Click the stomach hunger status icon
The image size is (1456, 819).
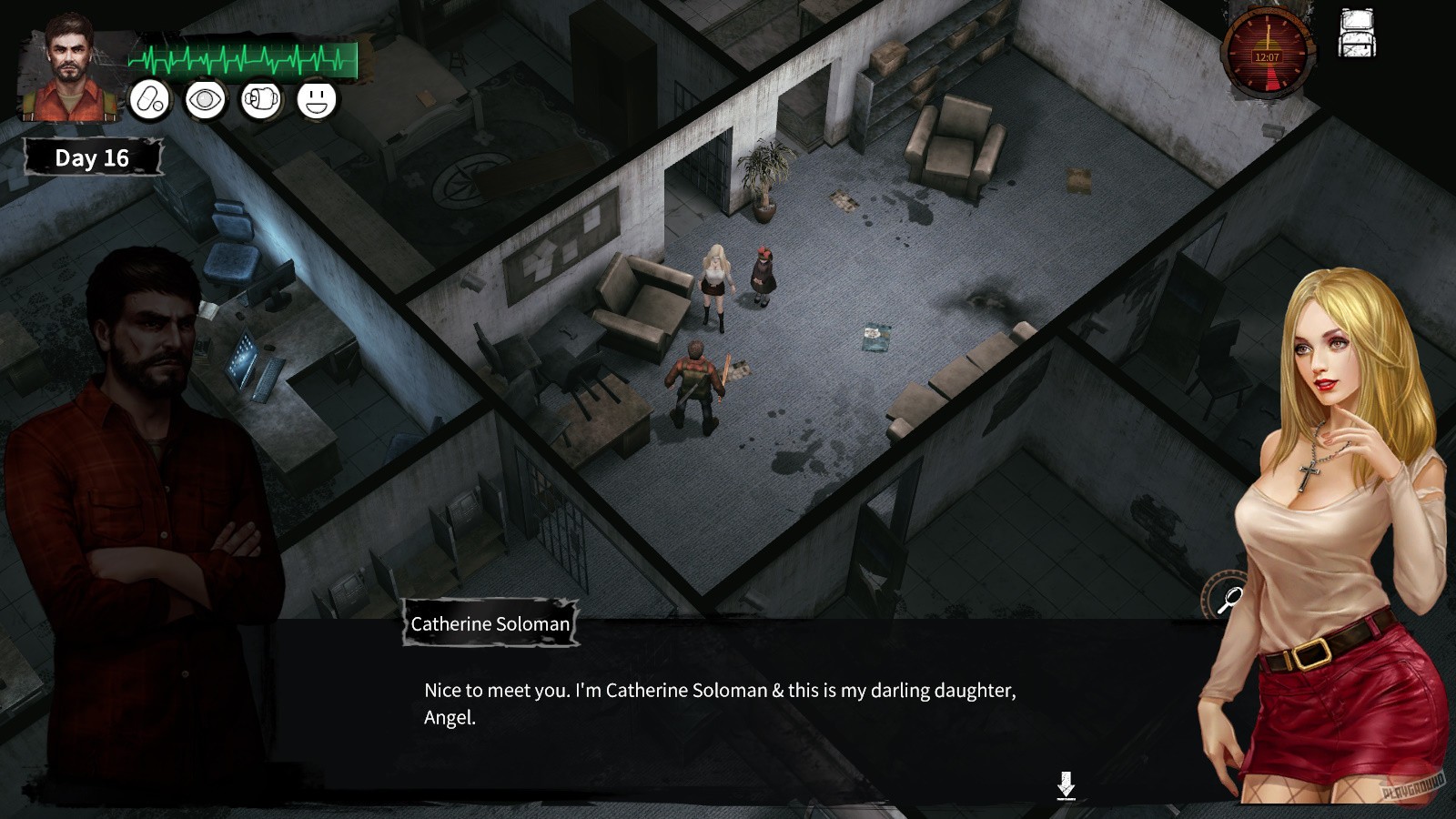[x=261, y=100]
